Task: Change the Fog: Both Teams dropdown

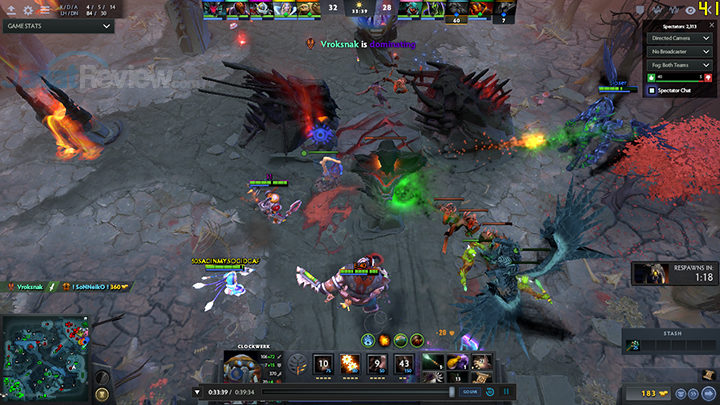Action: tap(679, 64)
